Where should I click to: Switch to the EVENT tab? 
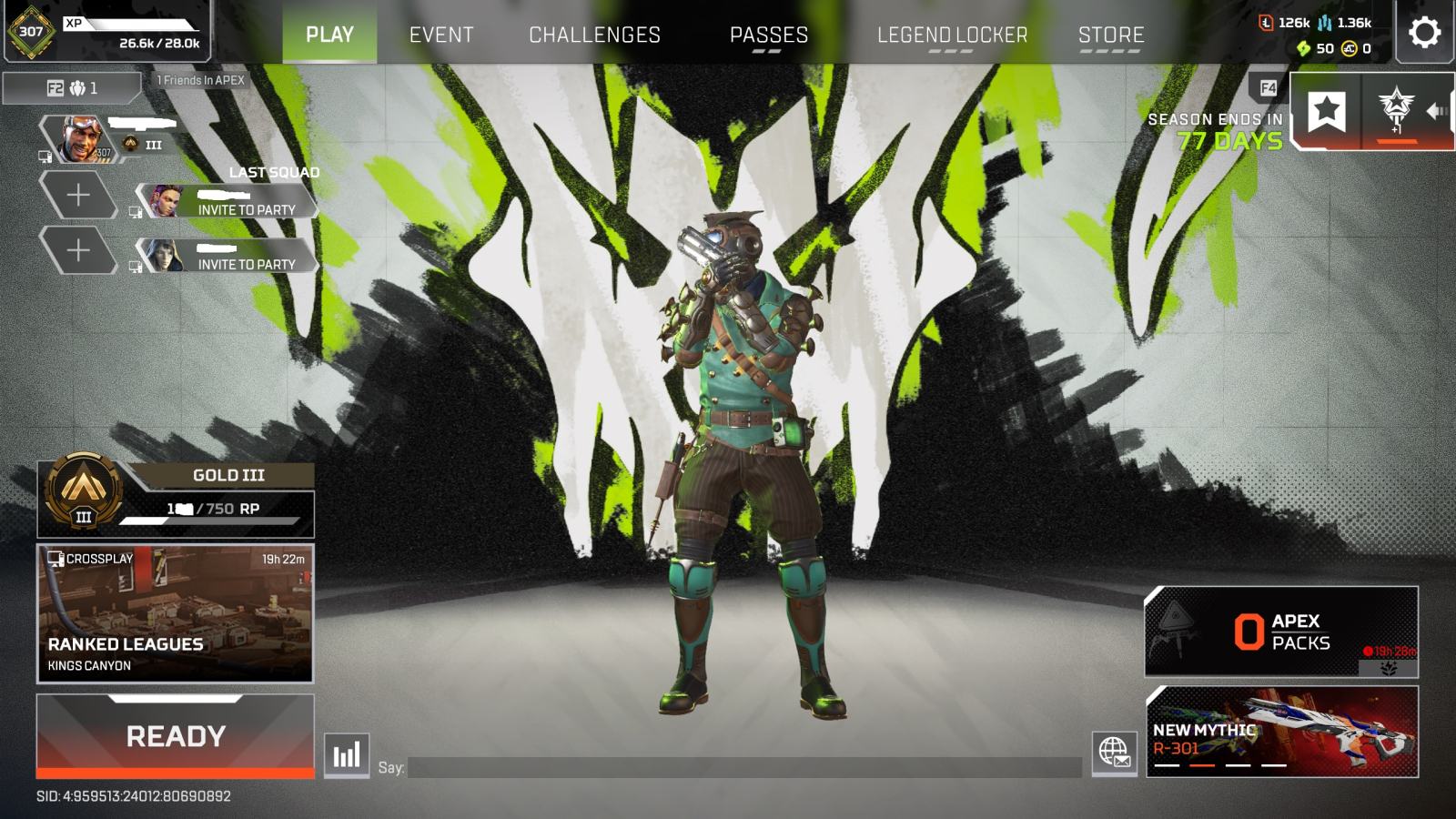[x=440, y=35]
